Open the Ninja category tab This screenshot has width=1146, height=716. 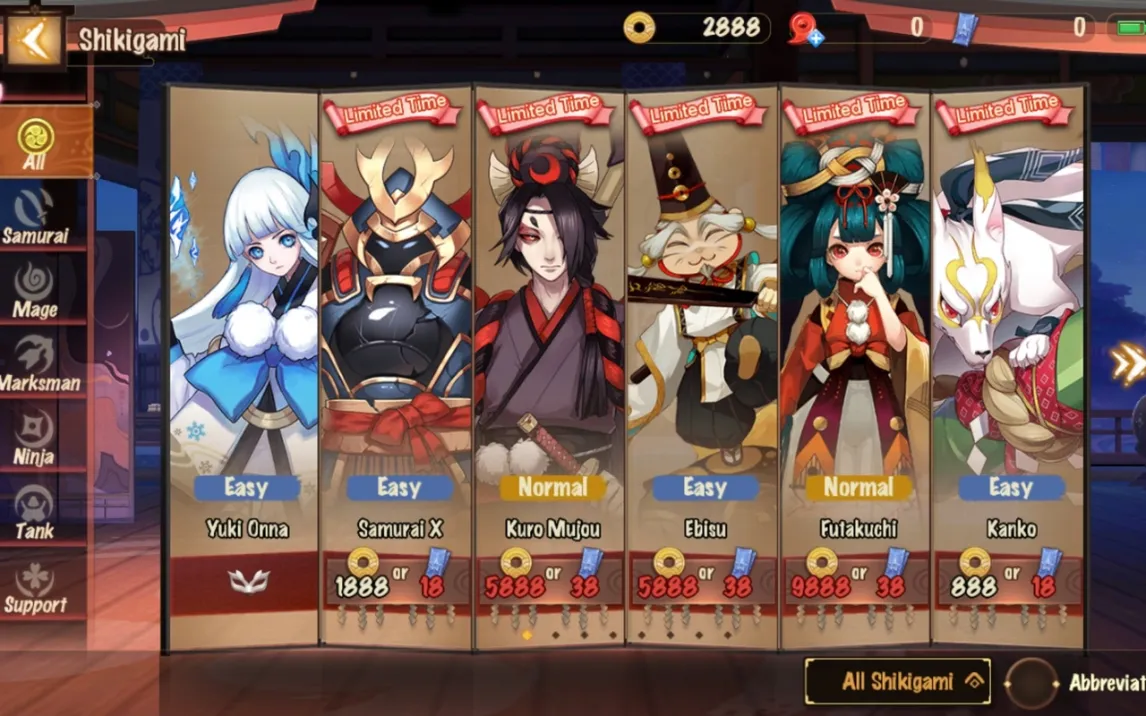click(35, 439)
